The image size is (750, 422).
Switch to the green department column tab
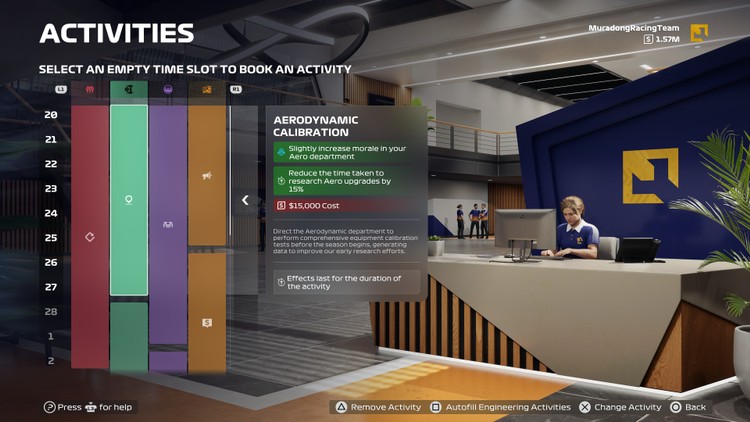pos(129,89)
